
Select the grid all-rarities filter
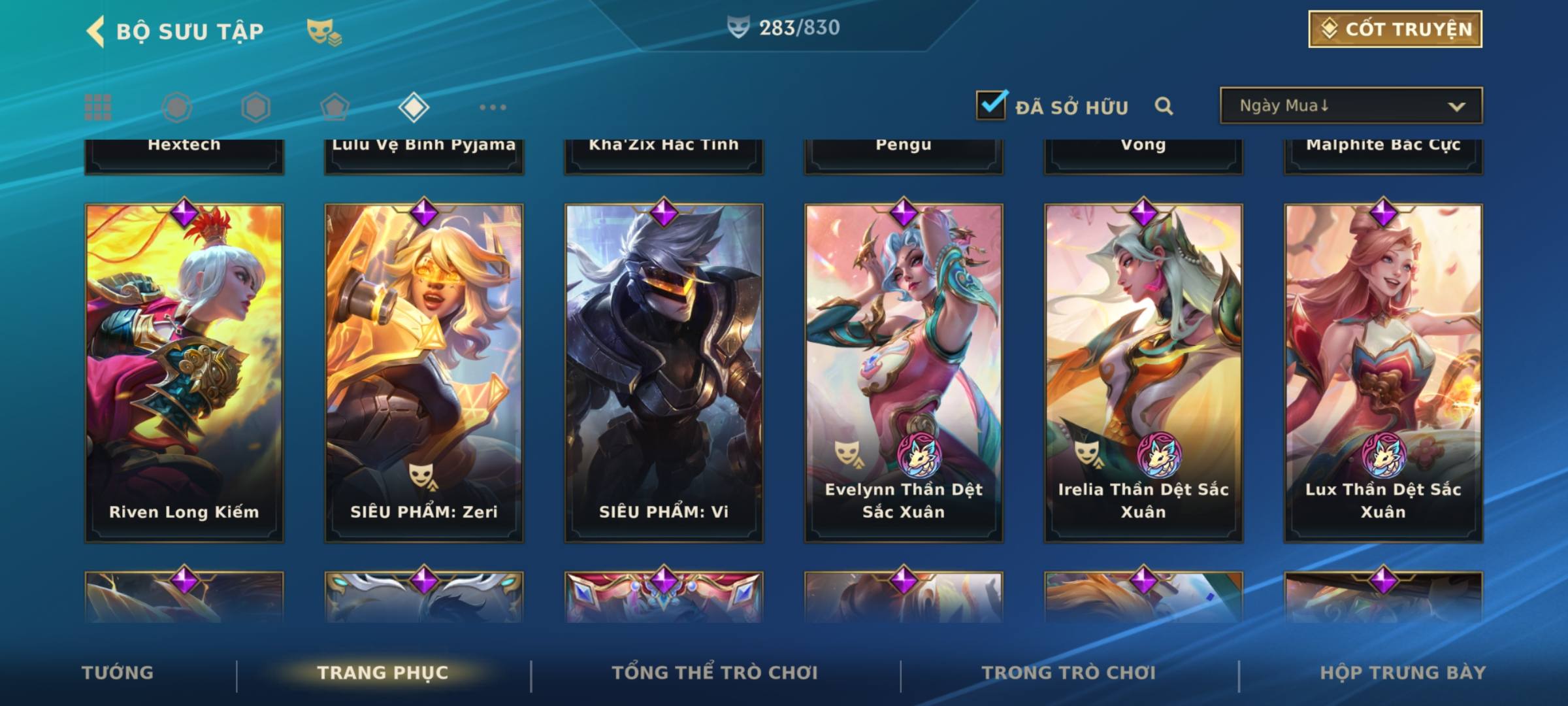[98, 107]
